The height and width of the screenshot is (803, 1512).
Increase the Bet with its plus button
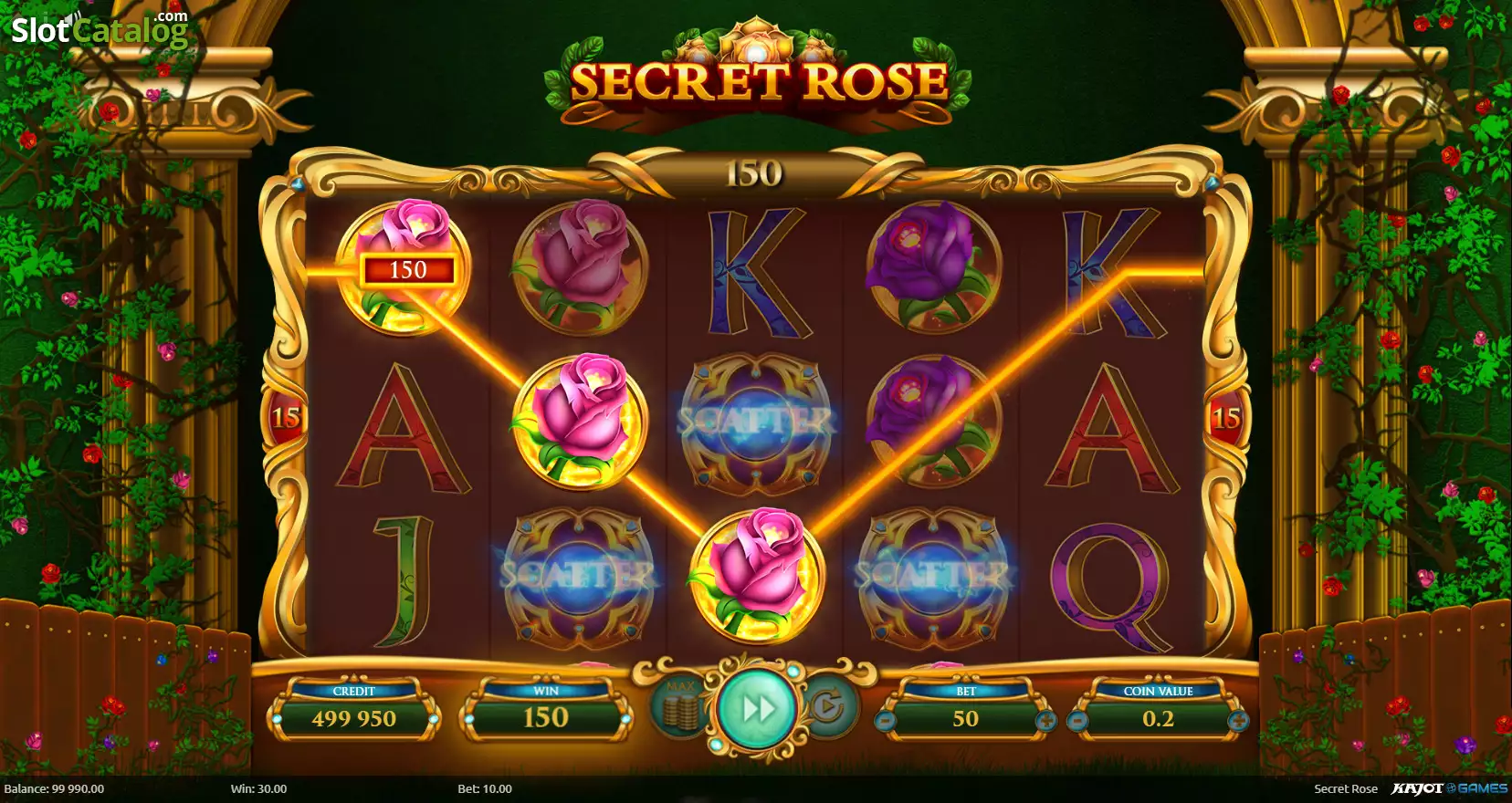click(1046, 721)
